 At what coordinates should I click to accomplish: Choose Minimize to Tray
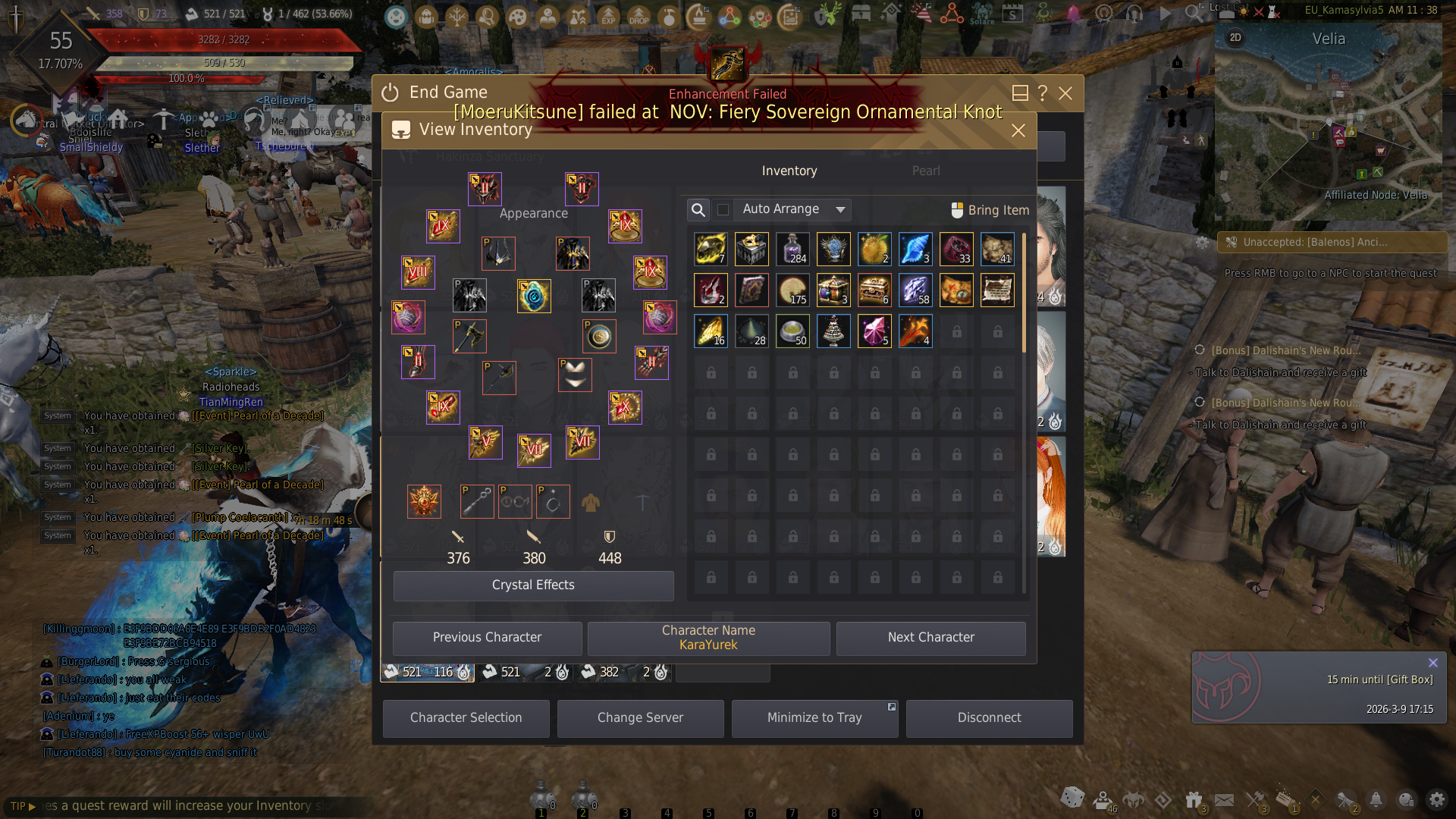coord(814,718)
